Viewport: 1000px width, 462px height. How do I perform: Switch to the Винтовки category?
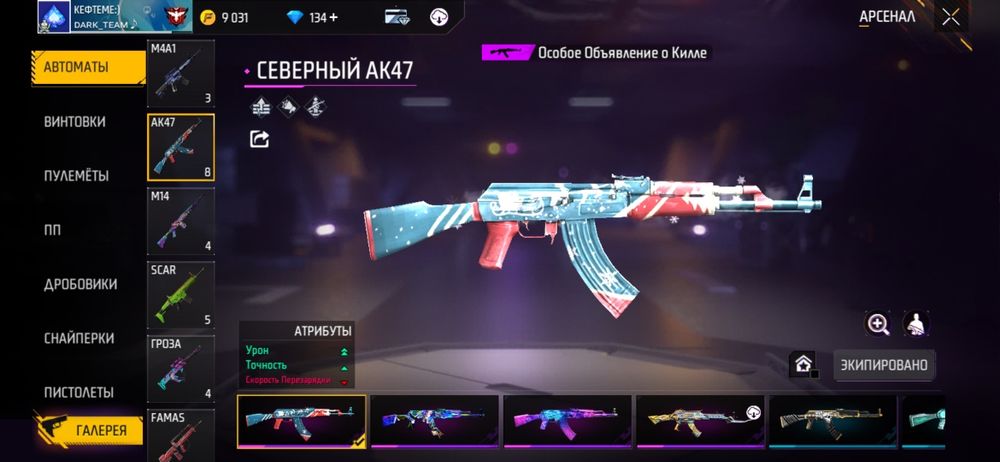pos(75,122)
